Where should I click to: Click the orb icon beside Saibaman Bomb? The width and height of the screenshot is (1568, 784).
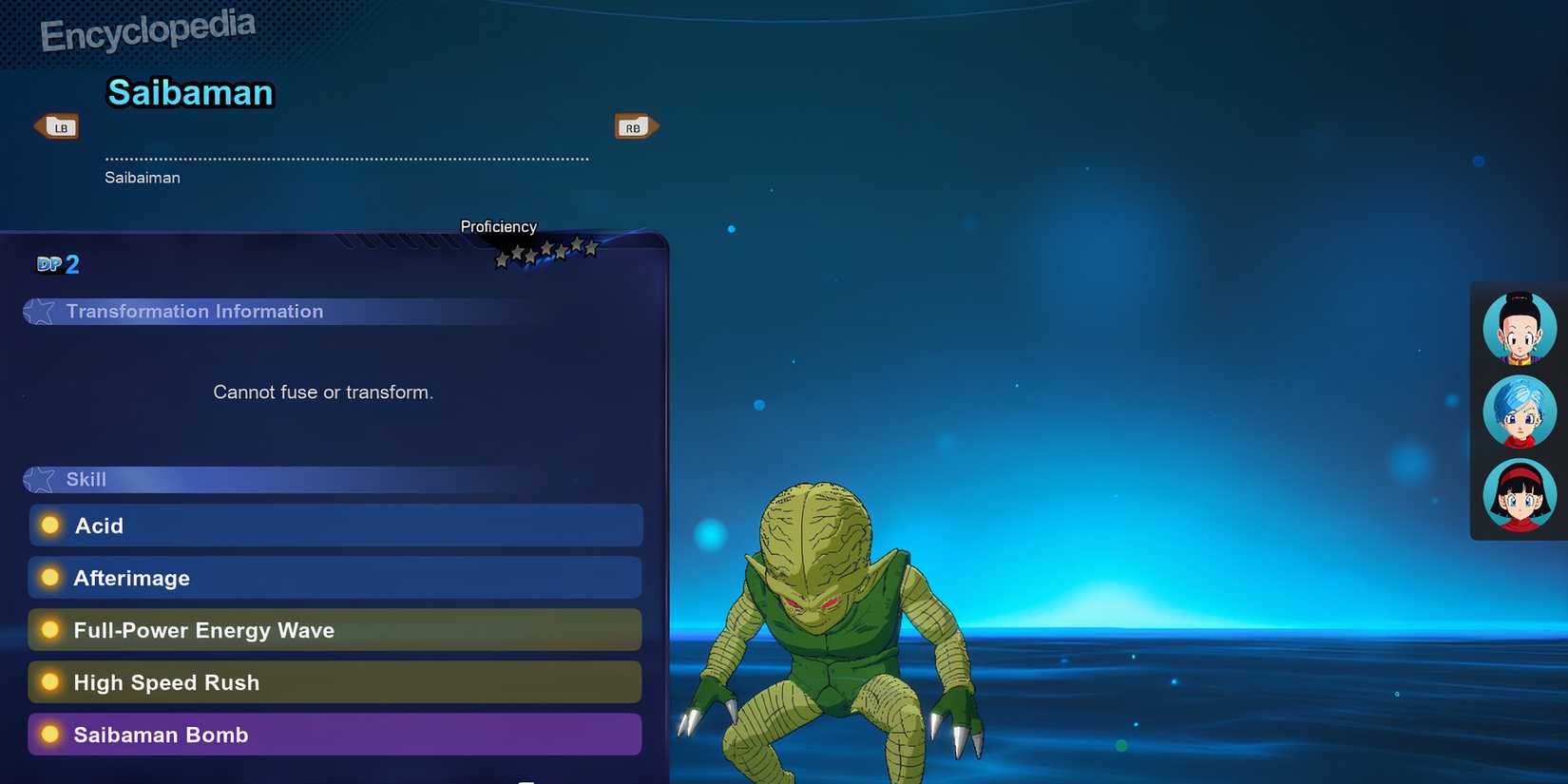pos(48,733)
